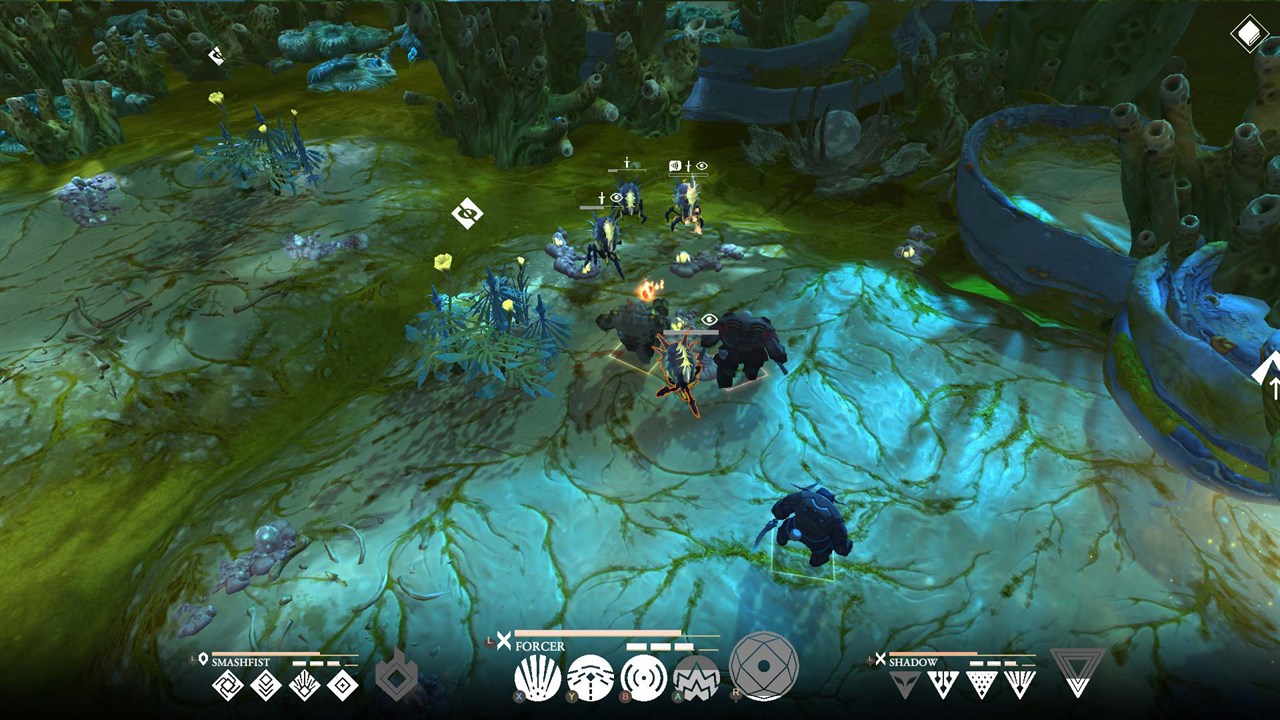
Task: Use Smashfist's centered-dot diamond ability
Action: click(342, 685)
